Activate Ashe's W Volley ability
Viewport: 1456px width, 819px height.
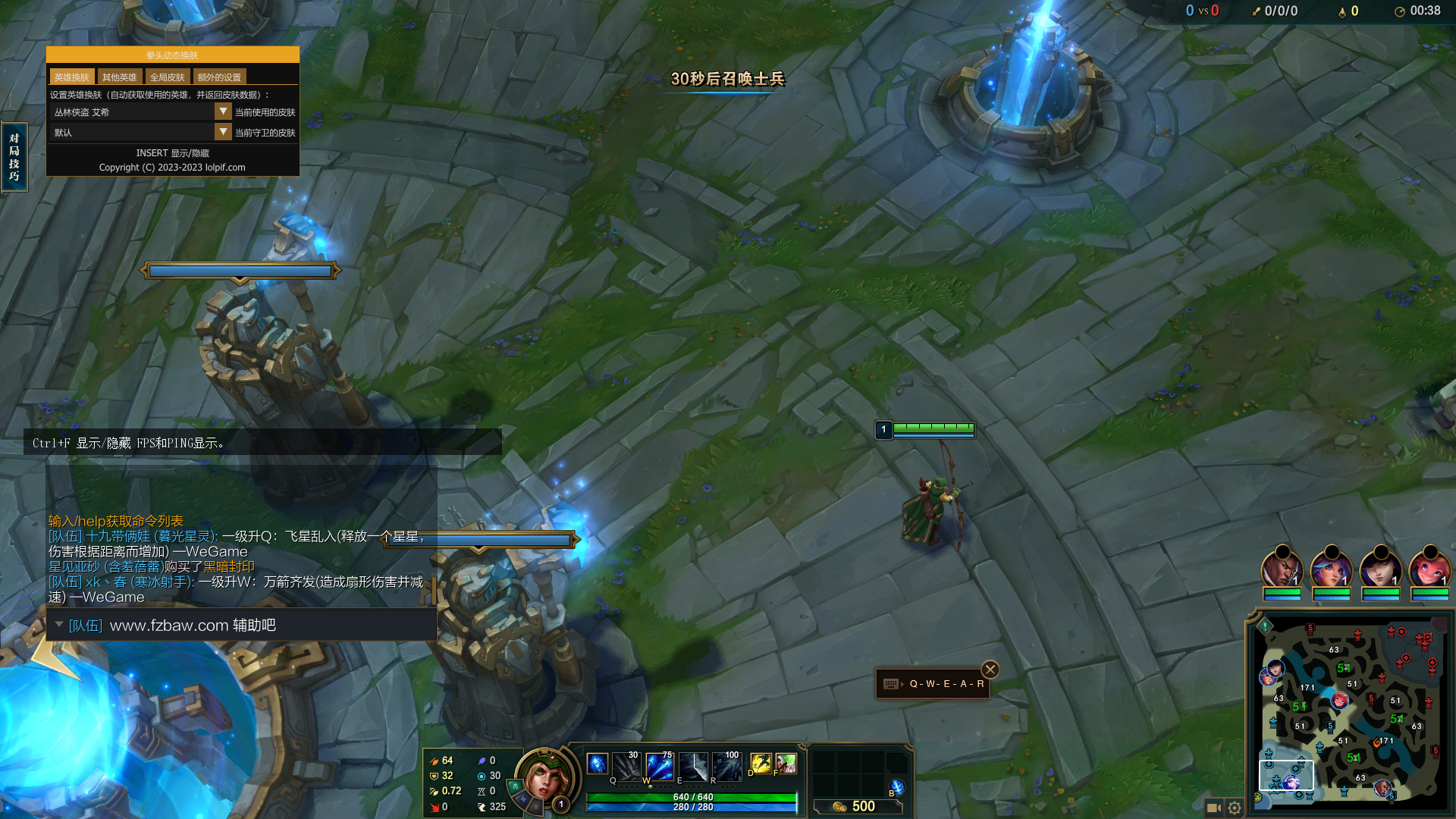pyautogui.click(x=660, y=767)
